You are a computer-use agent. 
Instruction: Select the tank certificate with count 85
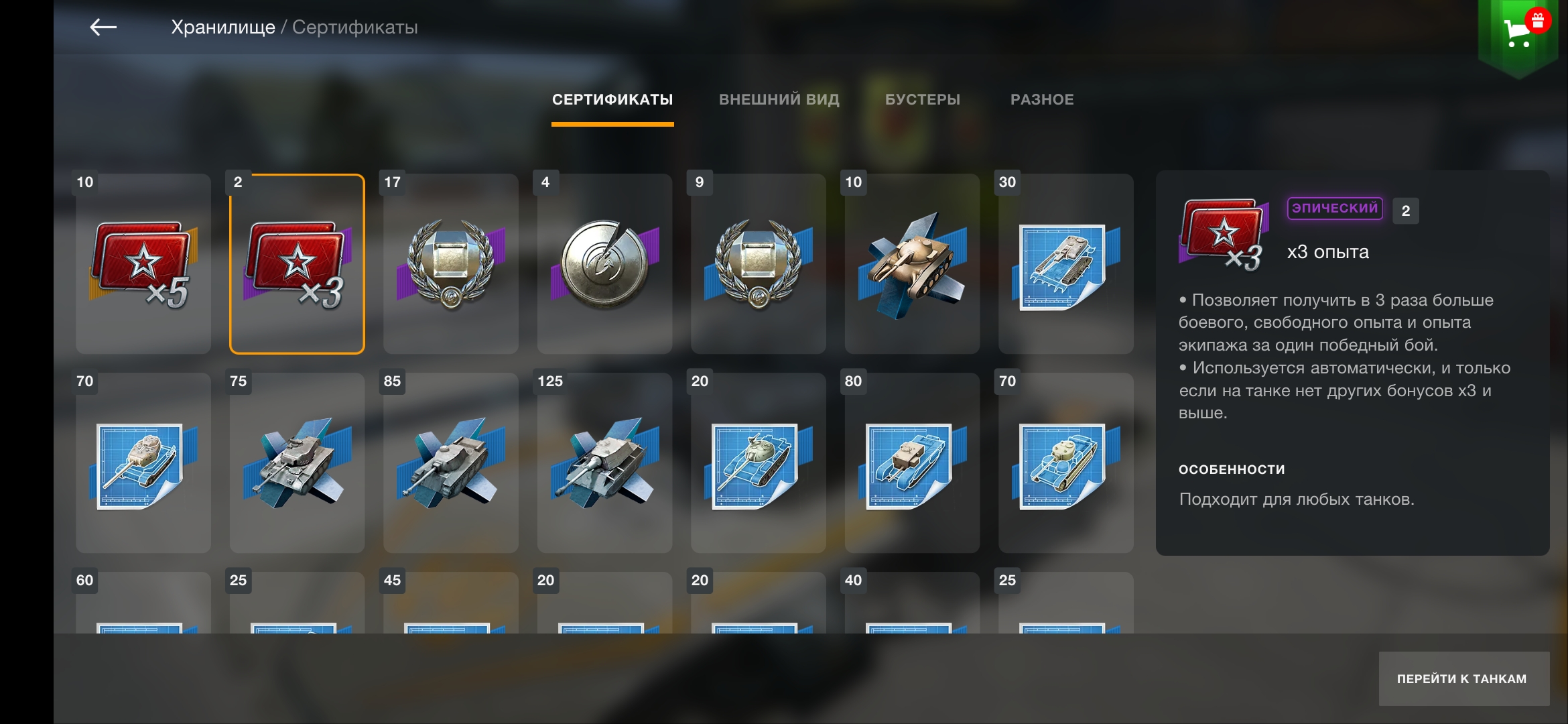click(x=451, y=463)
